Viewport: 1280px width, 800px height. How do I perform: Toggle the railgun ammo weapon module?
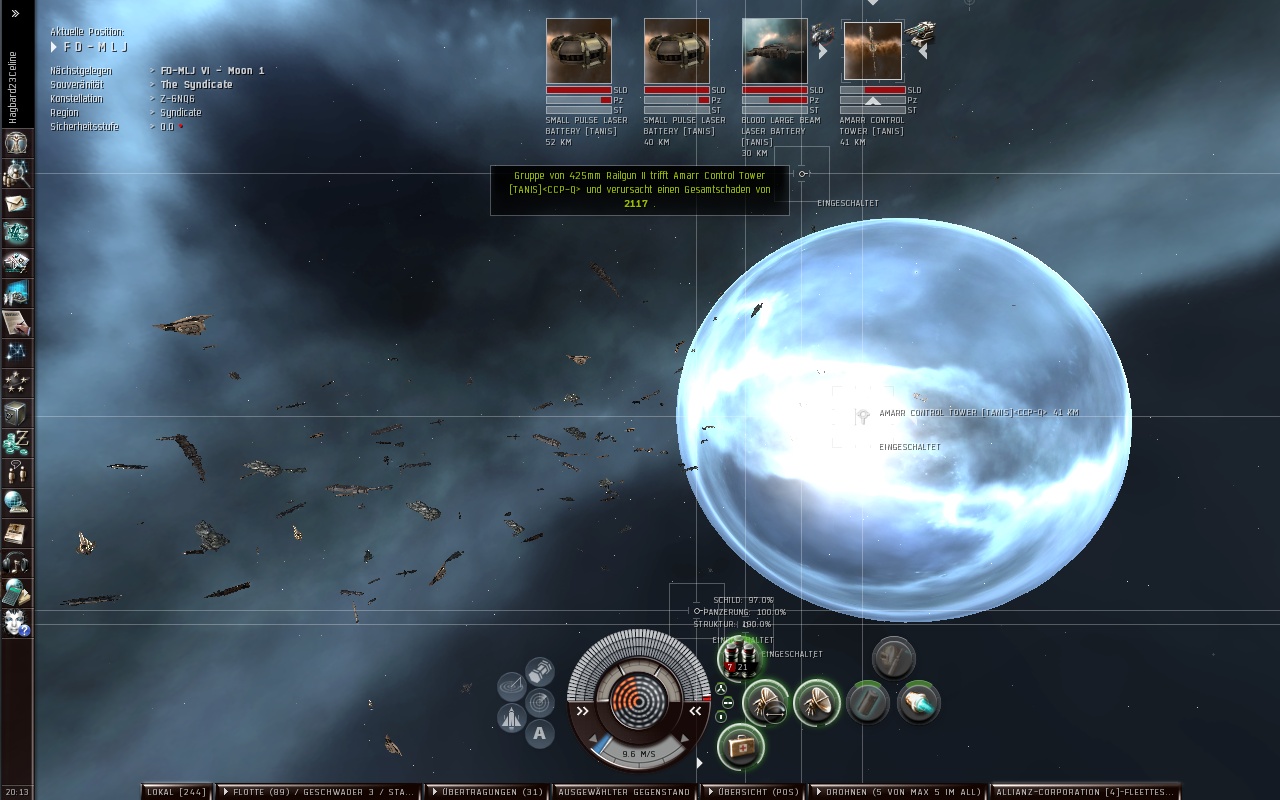739,659
